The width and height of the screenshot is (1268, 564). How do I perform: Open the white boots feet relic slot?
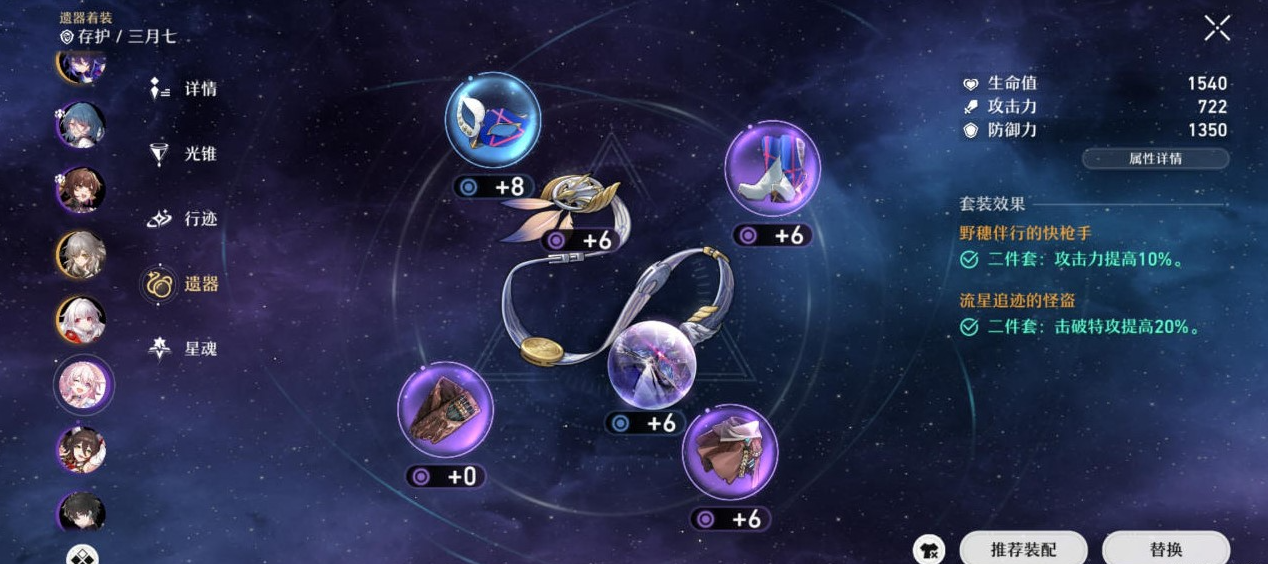771,168
